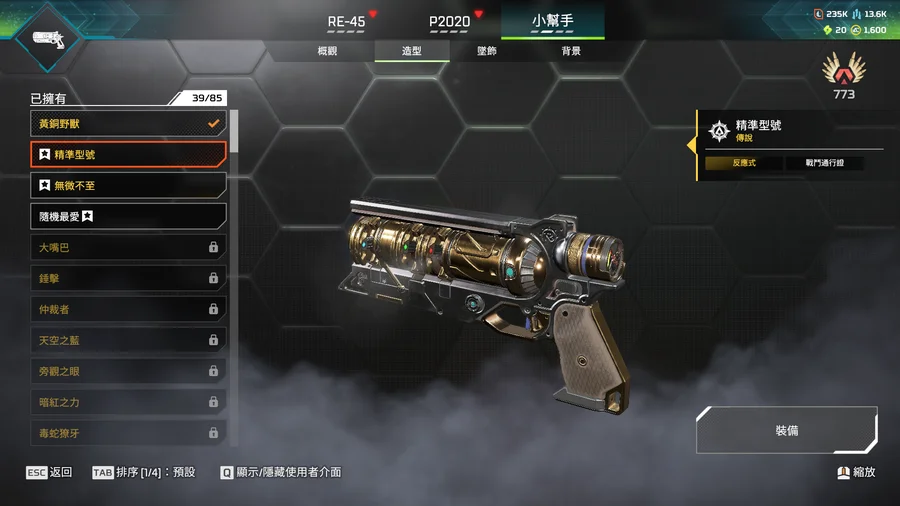Select the 無微不至 skin
This screenshot has width=900, height=506.
(x=128, y=186)
